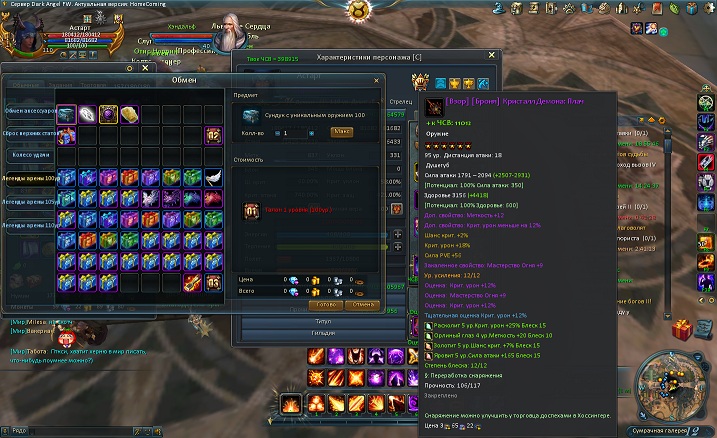Cancel the exchange with Отмена
This screenshot has height=438, width=717.
pyautogui.click(x=363, y=304)
